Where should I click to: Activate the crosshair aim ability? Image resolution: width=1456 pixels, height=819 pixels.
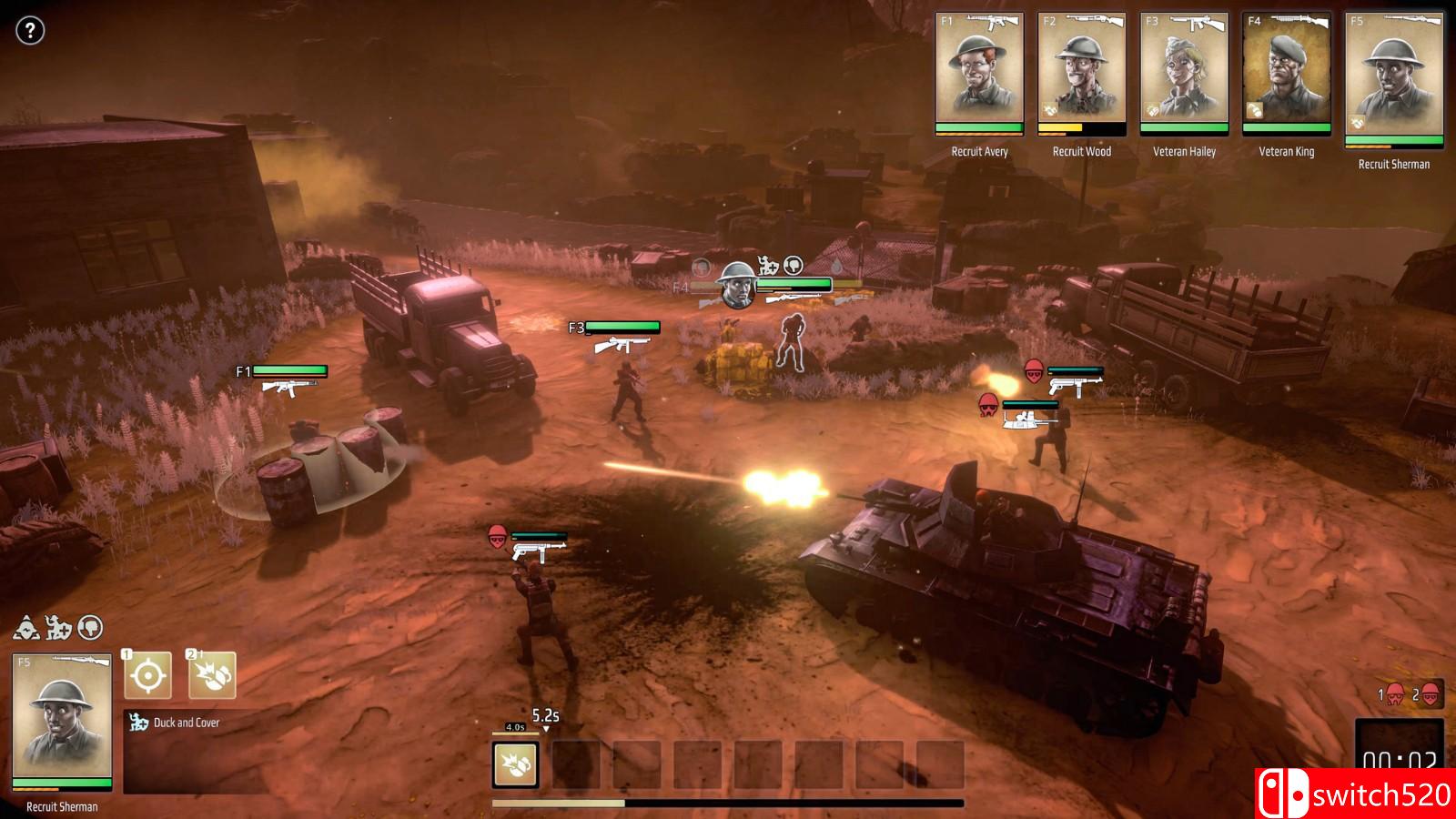pos(147,676)
